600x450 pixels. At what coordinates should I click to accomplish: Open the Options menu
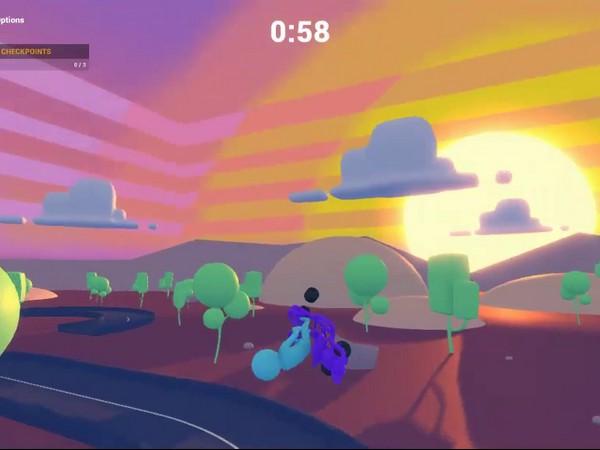point(11,18)
